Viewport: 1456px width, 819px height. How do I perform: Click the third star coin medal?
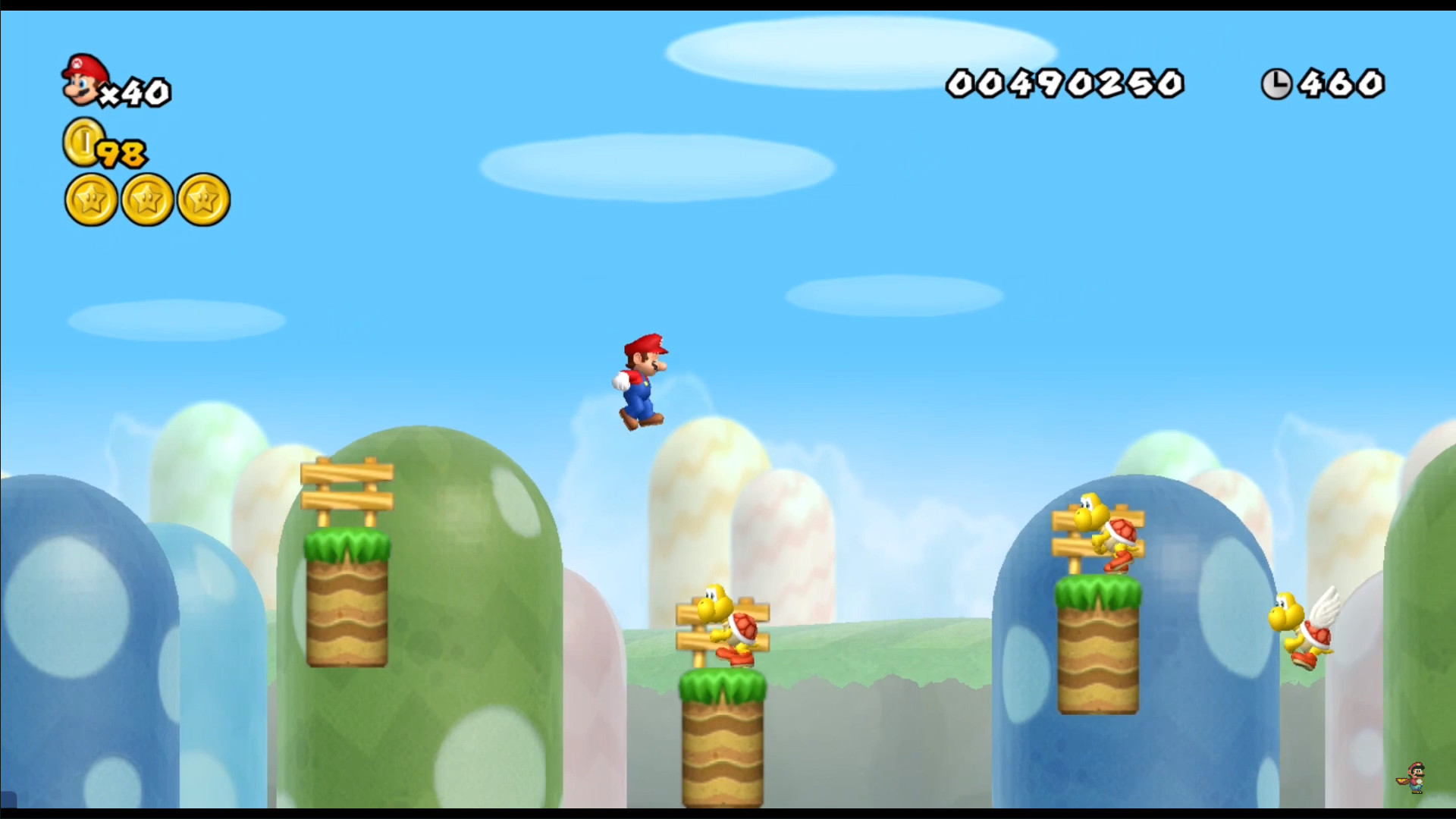pos(203,199)
